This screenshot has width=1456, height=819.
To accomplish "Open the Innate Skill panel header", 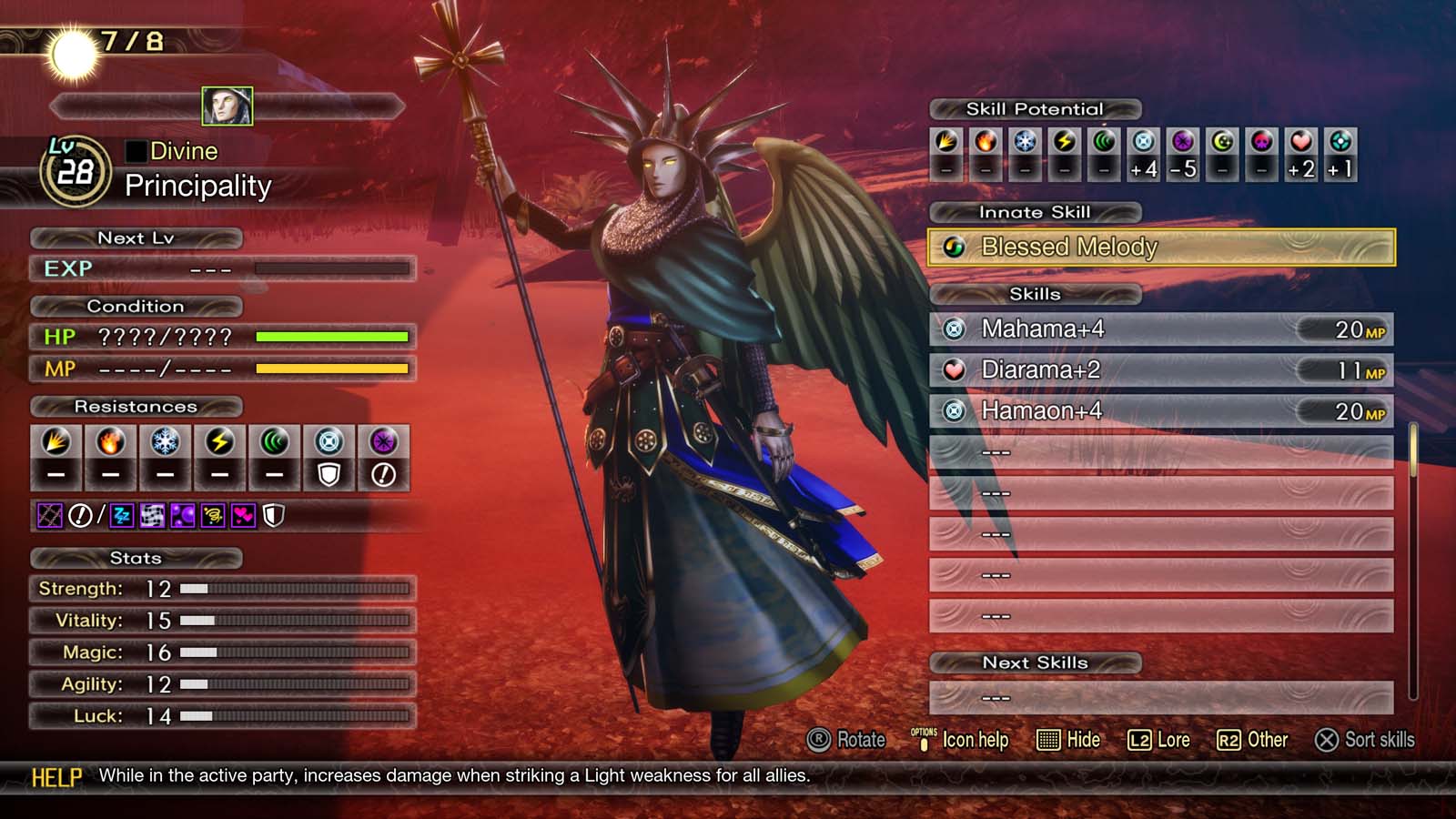I will (1034, 212).
